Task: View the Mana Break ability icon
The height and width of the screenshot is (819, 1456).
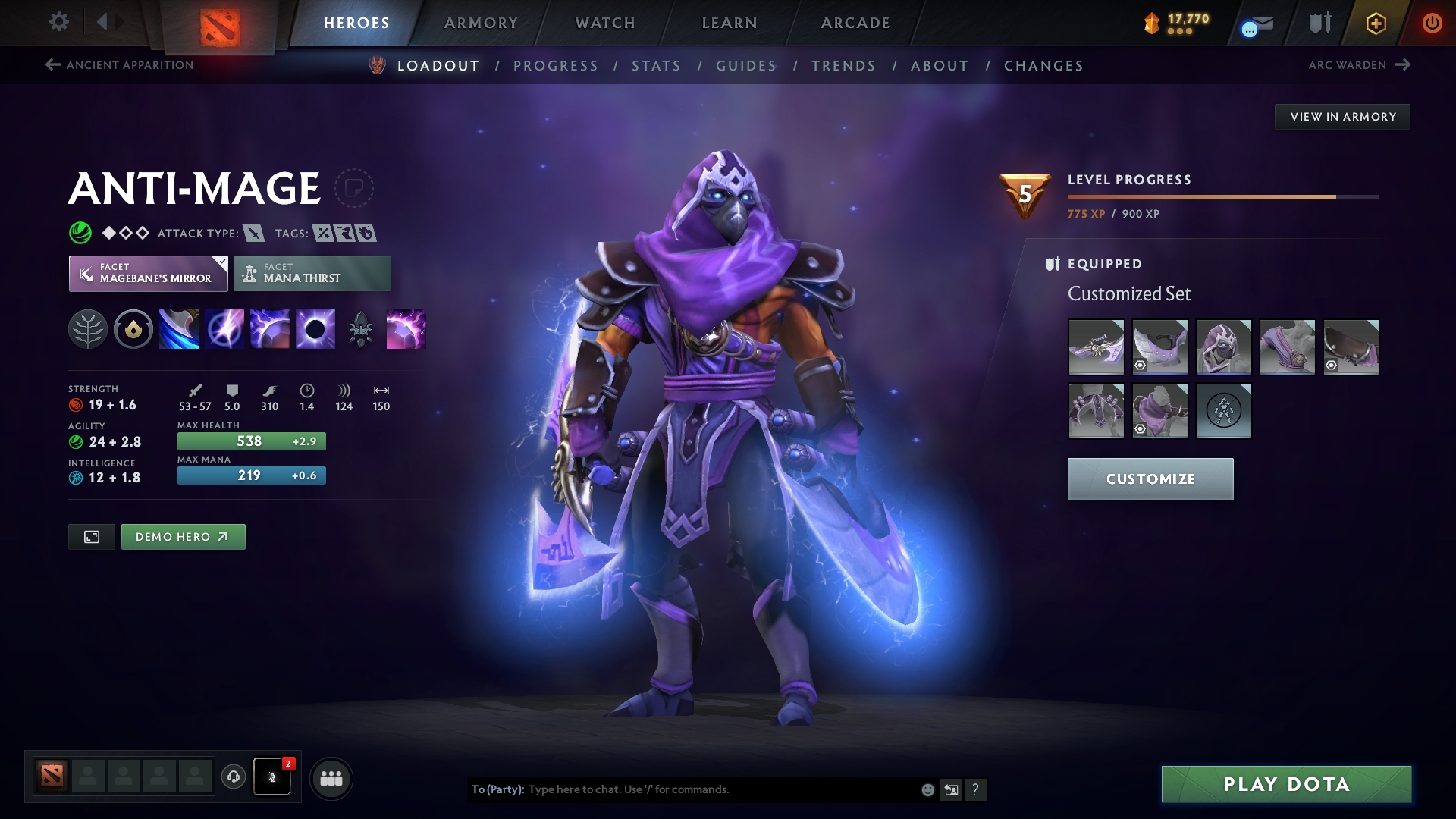Action: click(x=179, y=328)
